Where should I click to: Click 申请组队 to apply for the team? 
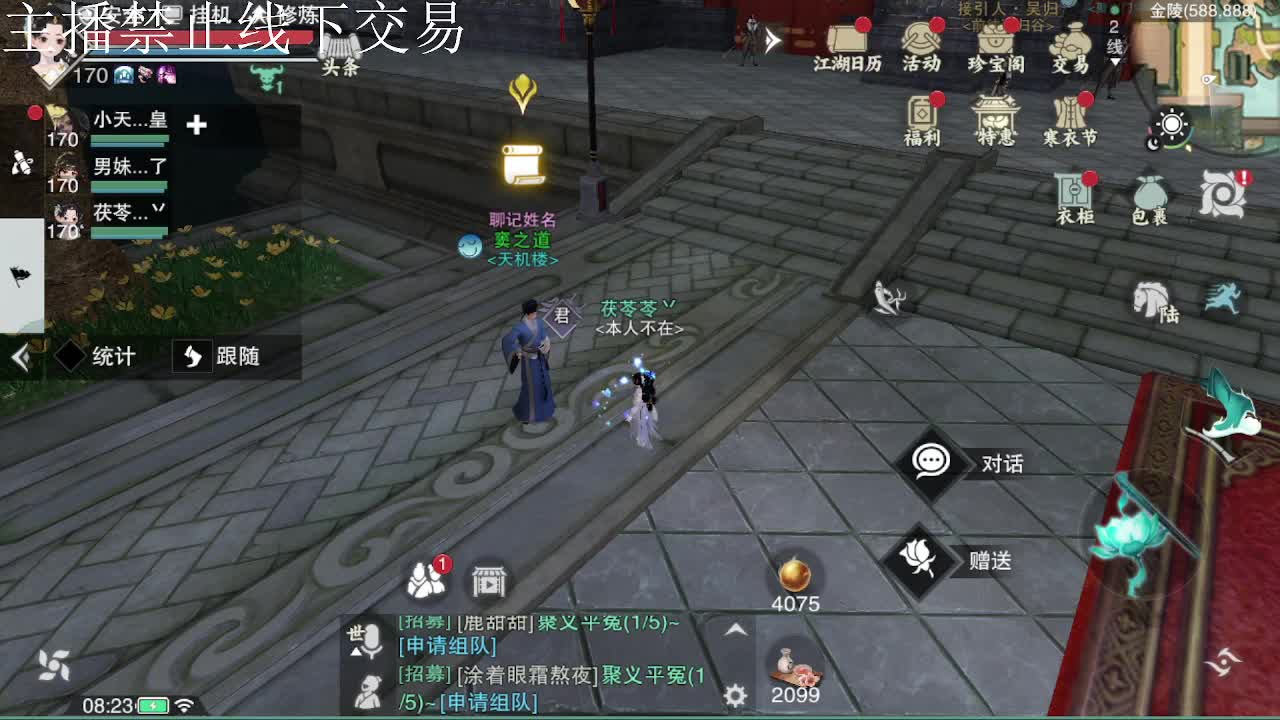point(447,648)
